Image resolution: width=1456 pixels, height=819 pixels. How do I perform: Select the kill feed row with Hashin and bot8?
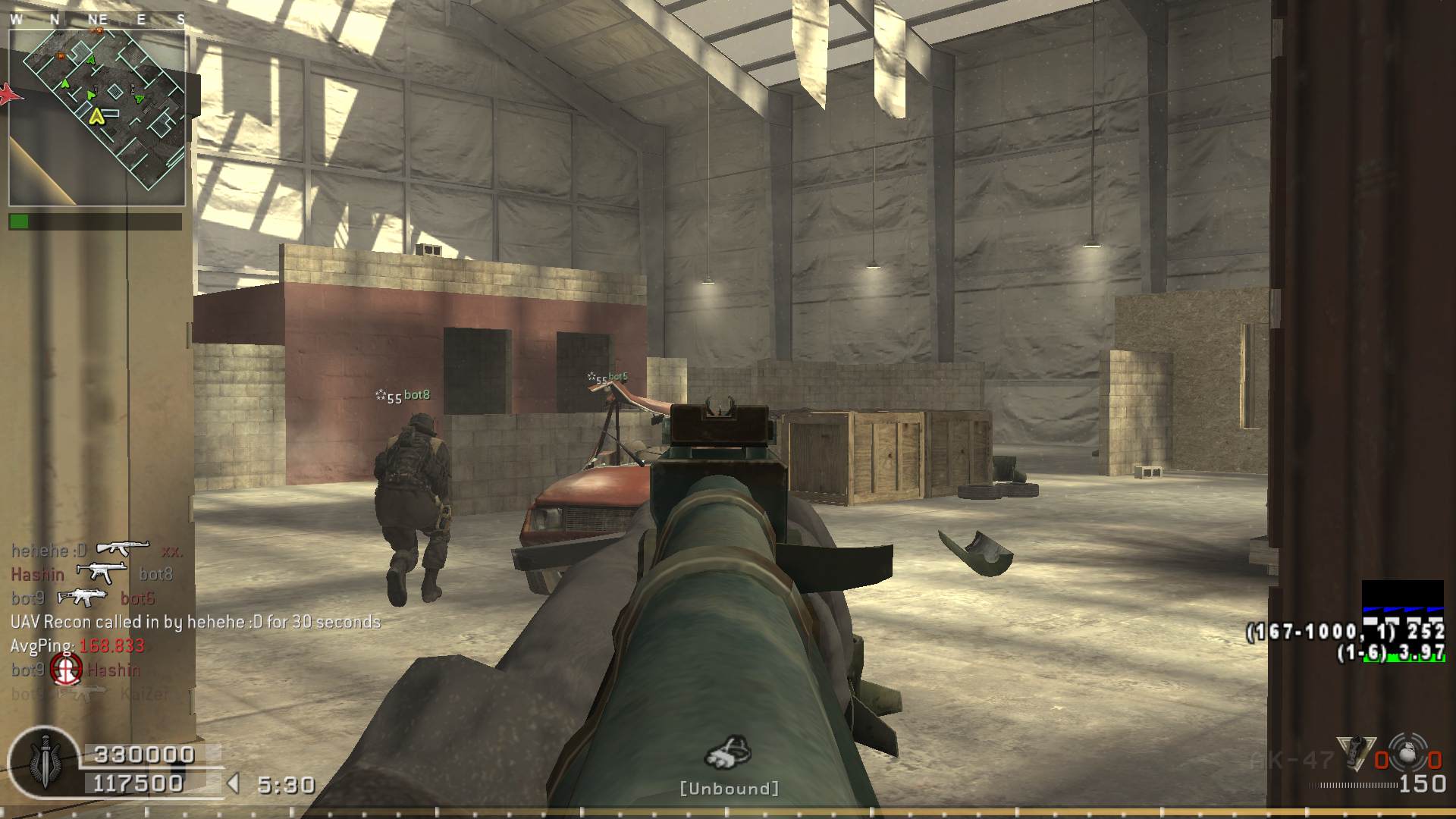point(93,574)
